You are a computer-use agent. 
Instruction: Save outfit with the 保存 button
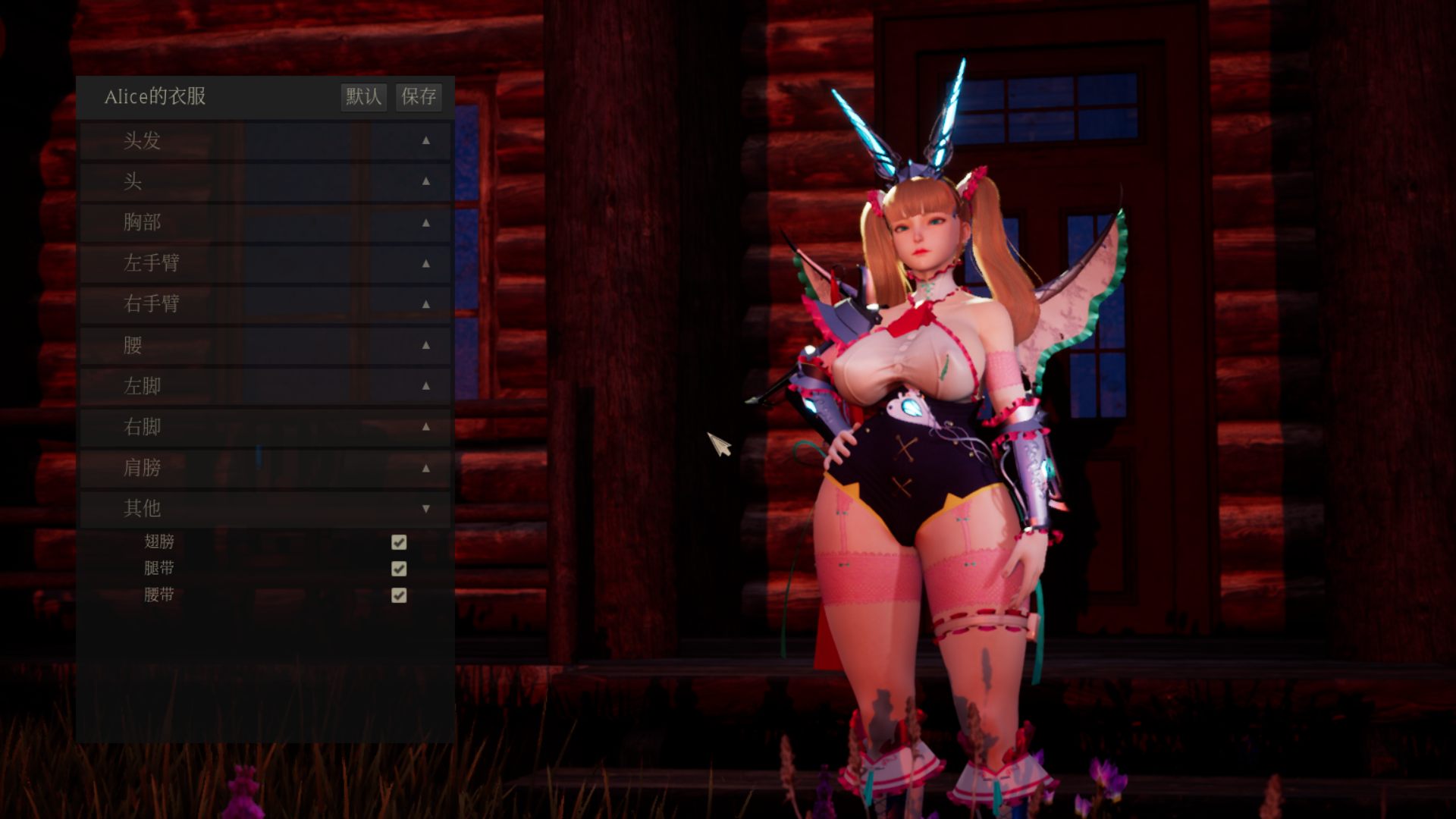pos(419,96)
